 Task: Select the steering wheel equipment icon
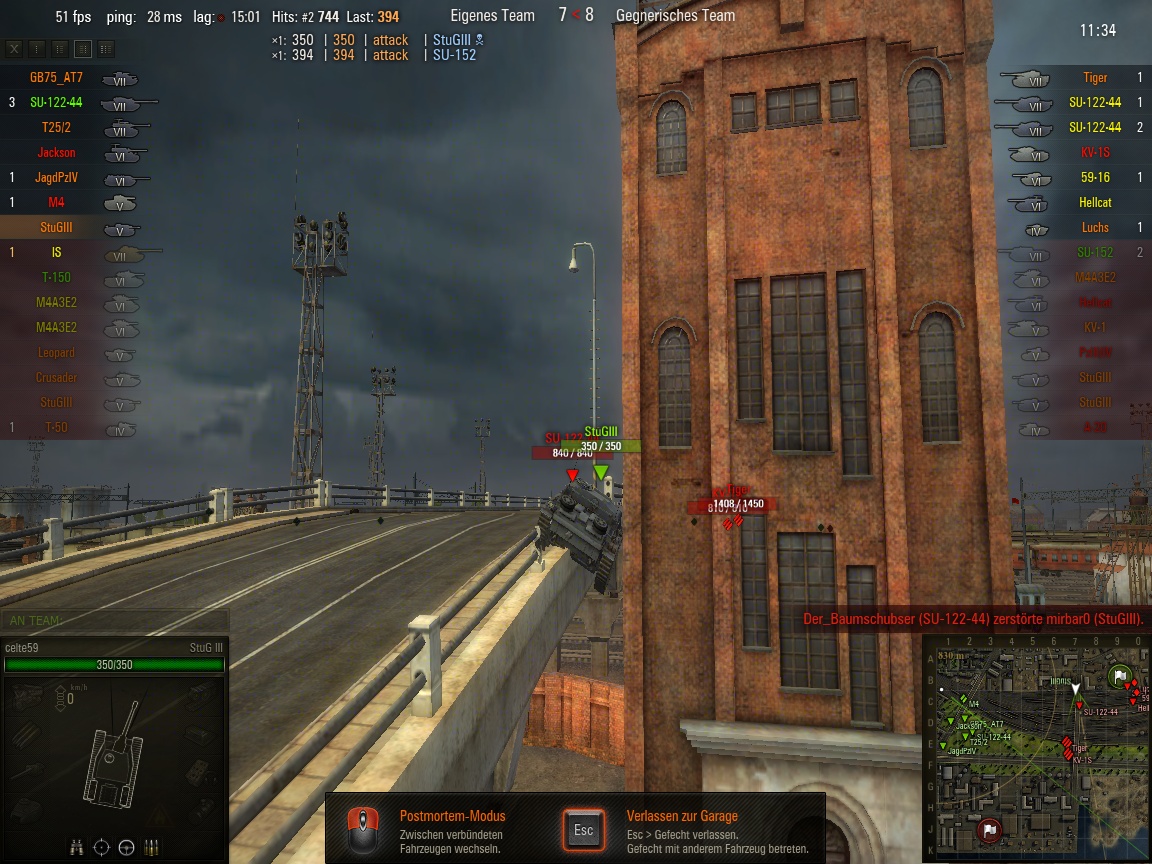(x=126, y=847)
